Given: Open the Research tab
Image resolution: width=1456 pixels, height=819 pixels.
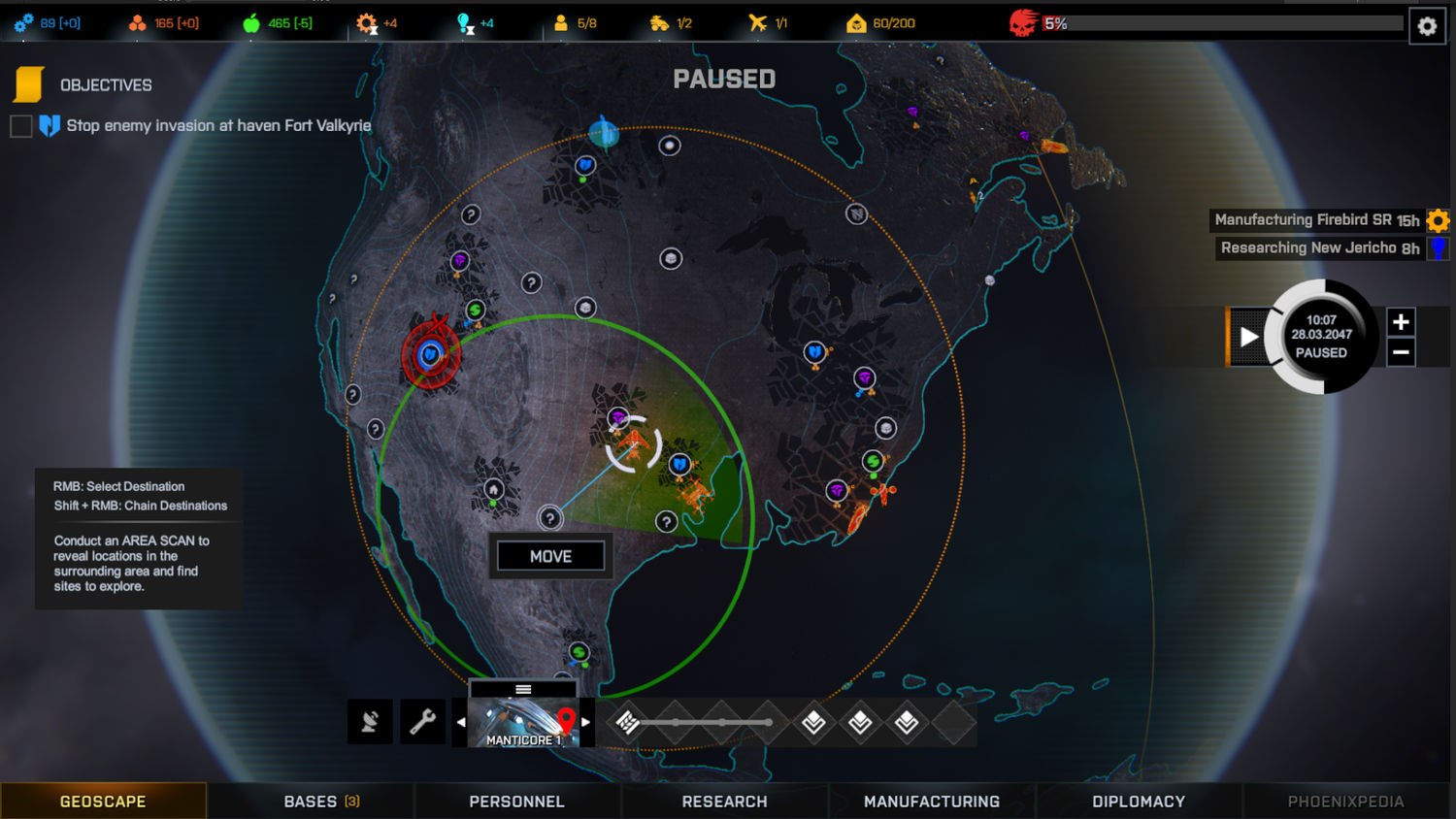Looking at the screenshot, I should coord(724,802).
